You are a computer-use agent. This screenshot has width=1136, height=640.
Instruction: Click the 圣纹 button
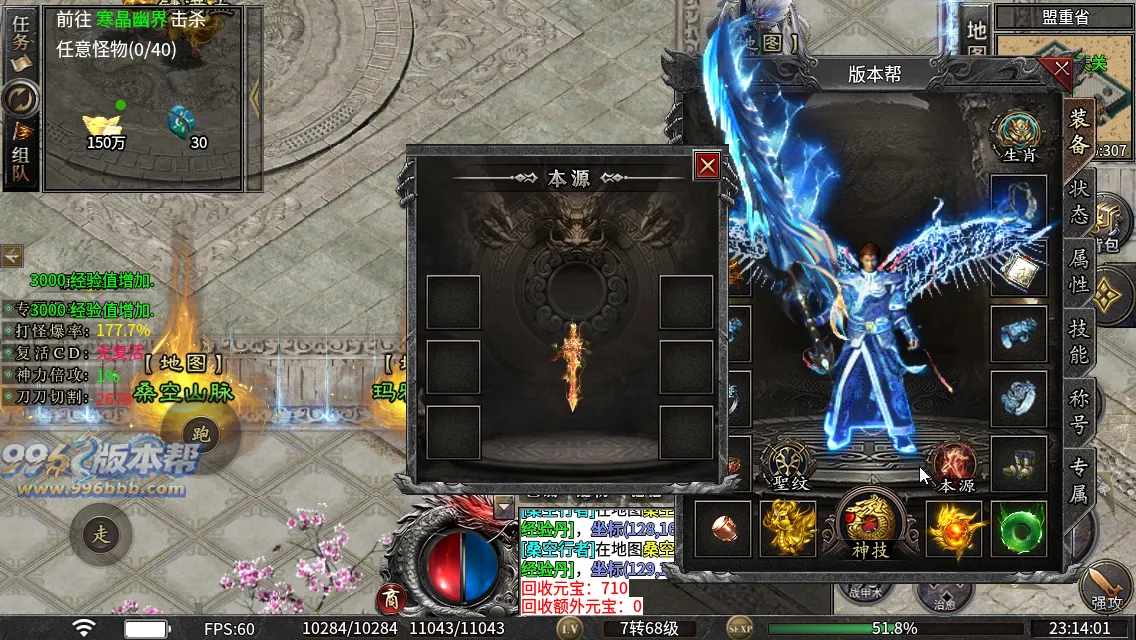pos(784,467)
